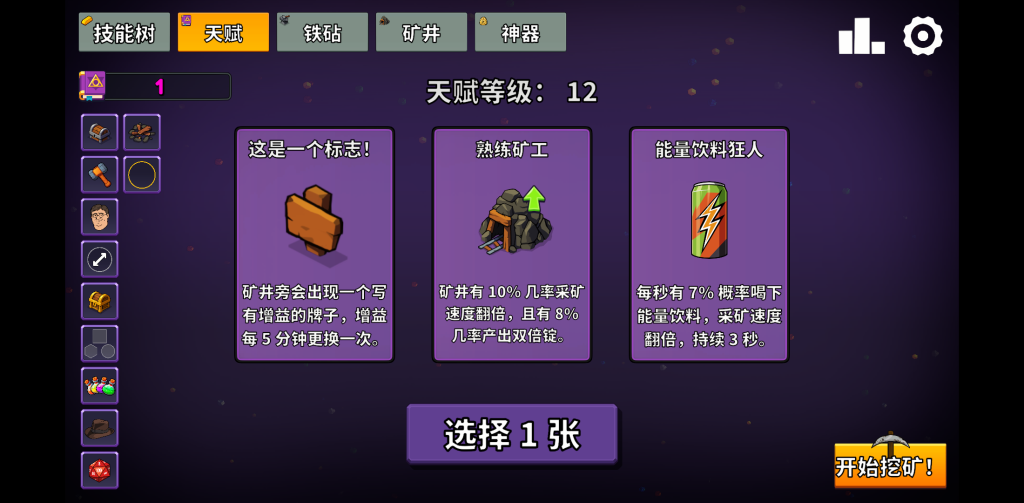
Task: Select the 能量饮料狂人 energy drink card
Action: [x=708, y=244]
